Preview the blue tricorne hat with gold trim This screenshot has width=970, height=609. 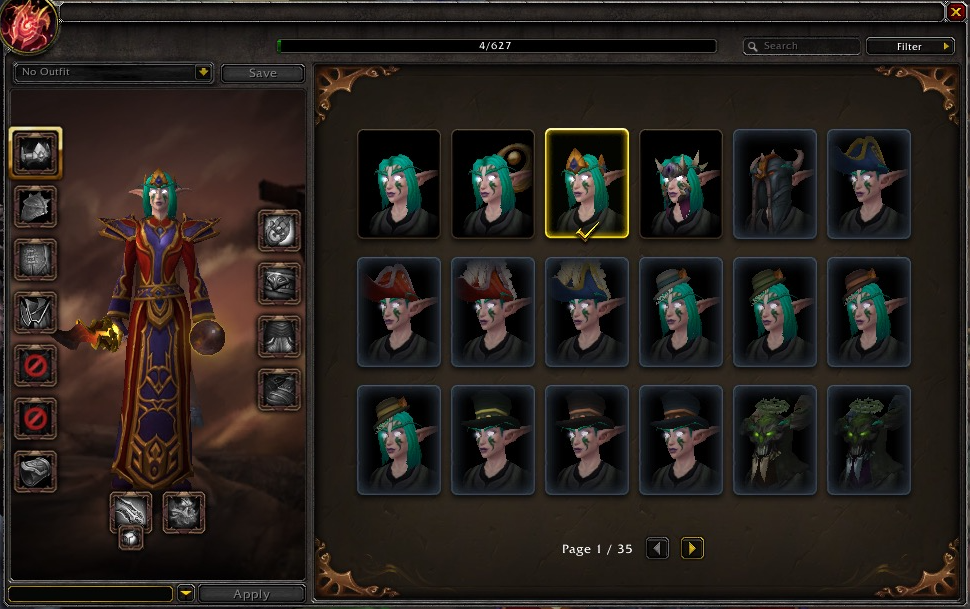(869, 184)
